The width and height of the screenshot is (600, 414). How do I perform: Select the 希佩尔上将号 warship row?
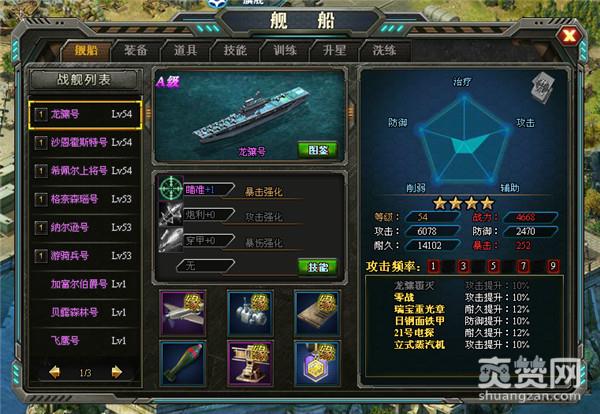pyautogui.click(x=84, y=171)
